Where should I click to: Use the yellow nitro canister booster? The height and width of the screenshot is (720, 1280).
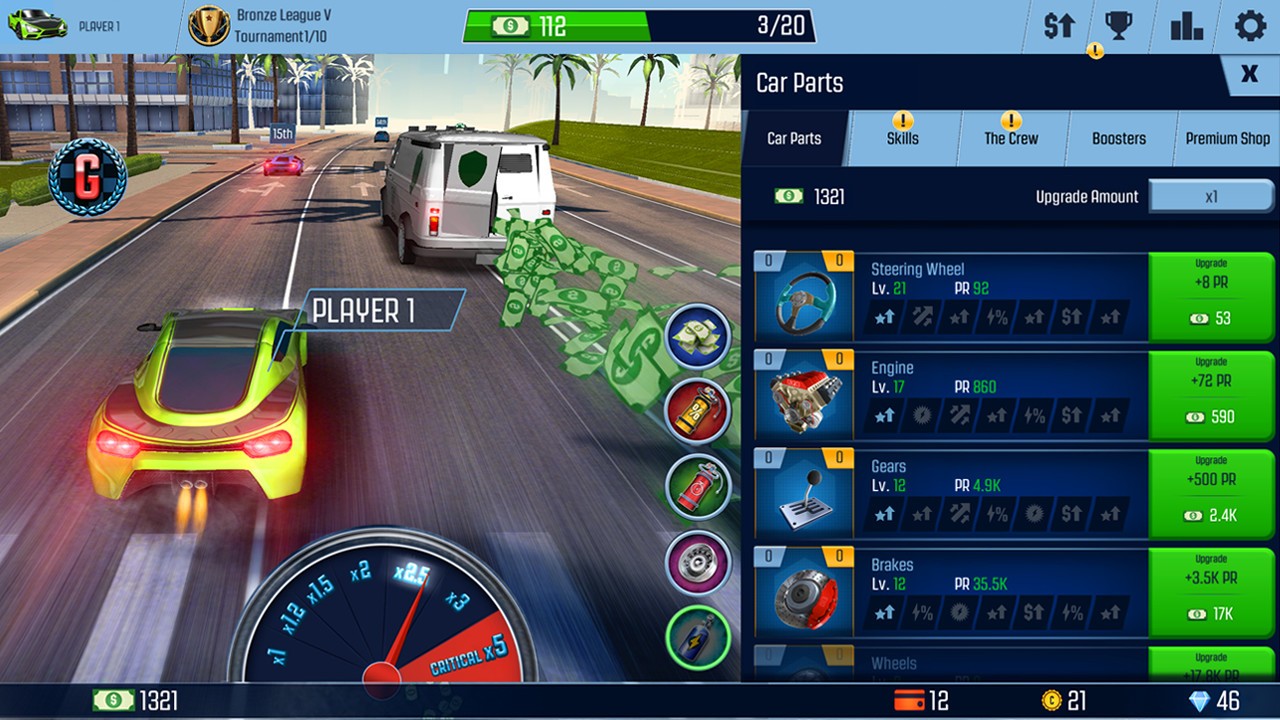click(x=698, y=412)
